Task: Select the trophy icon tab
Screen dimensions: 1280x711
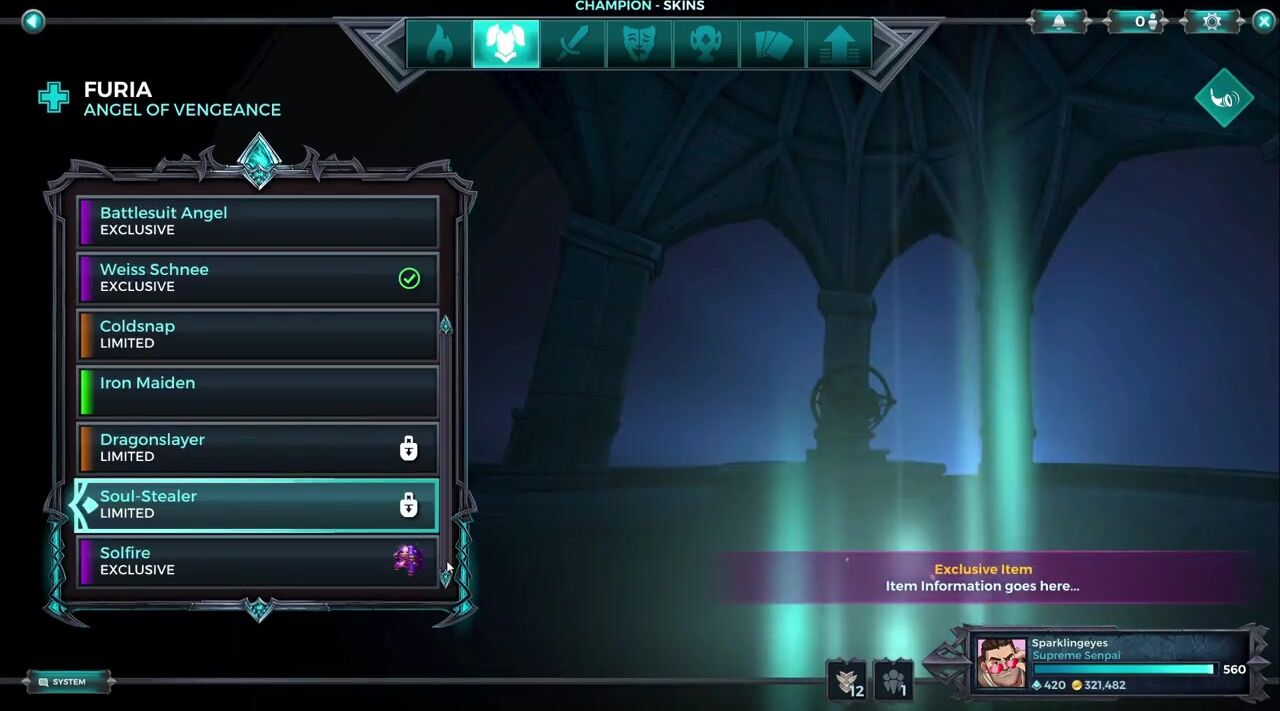Action: [x=706, y=44]
